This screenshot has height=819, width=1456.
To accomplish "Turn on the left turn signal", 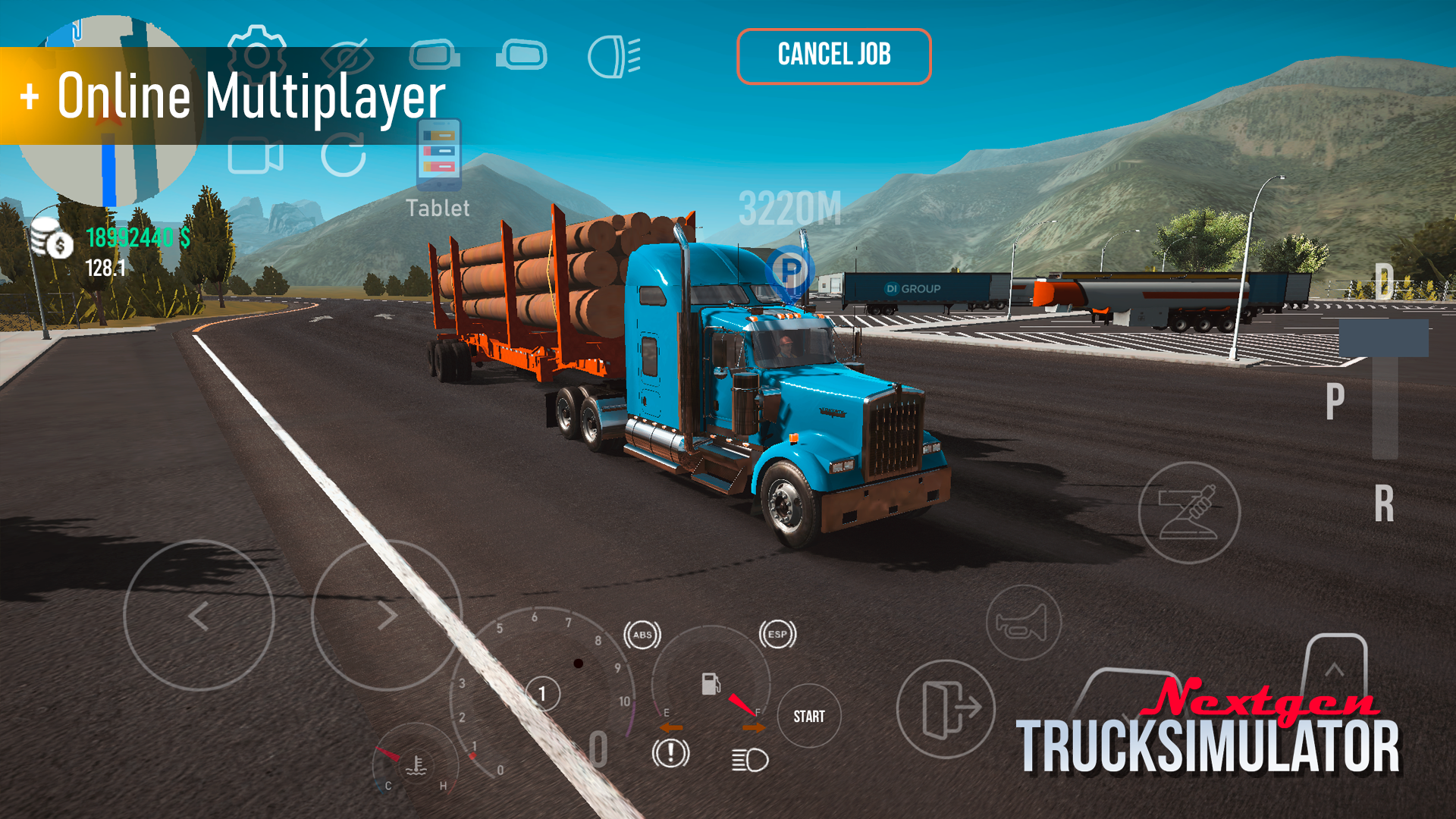I will [670, 728].
